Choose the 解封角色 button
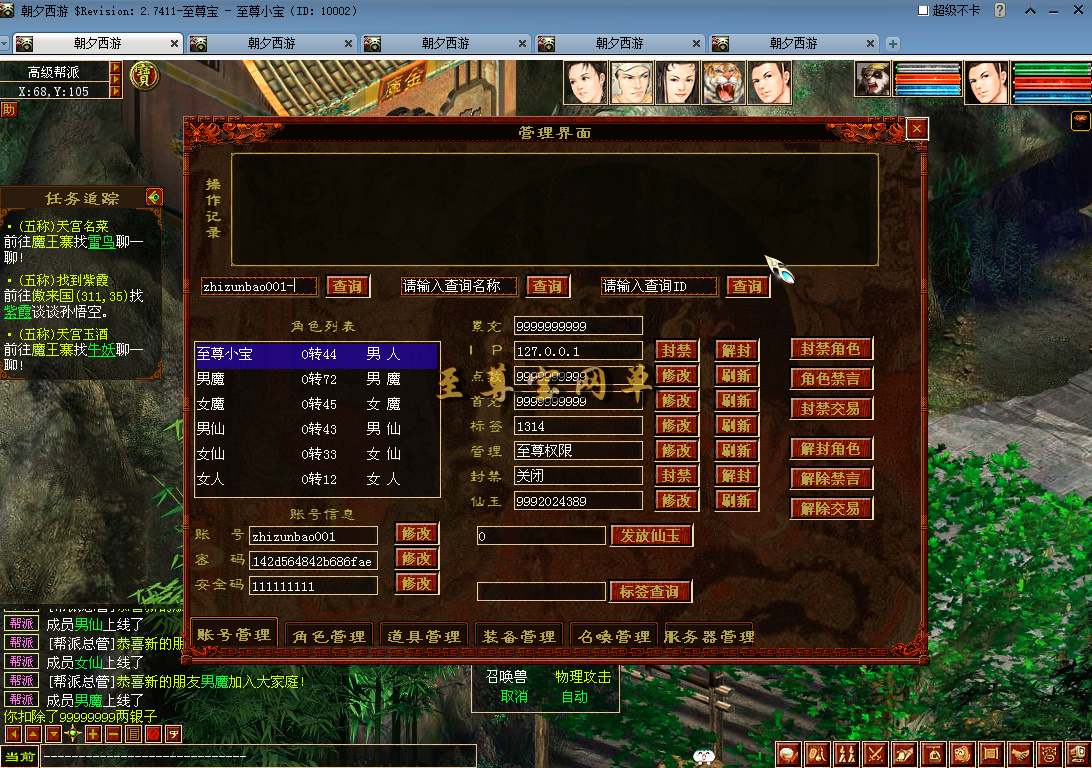Viewport: 1092px width, 768px height. 831,449
